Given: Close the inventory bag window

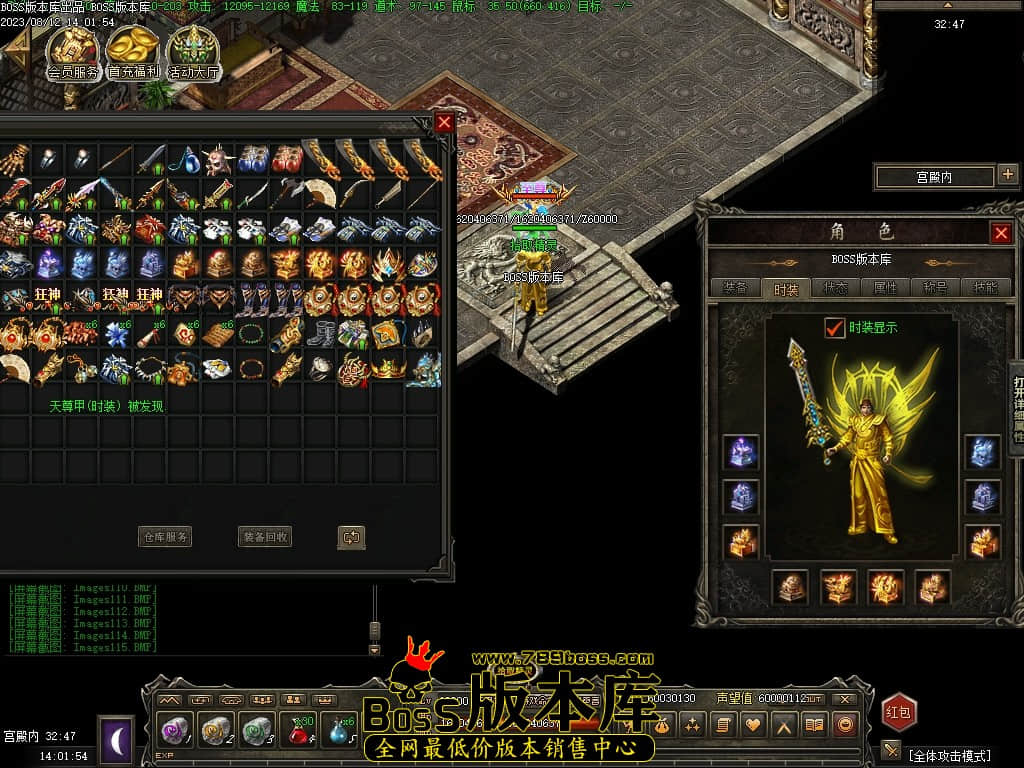Looking at the screenshot, I should (444, 122).
